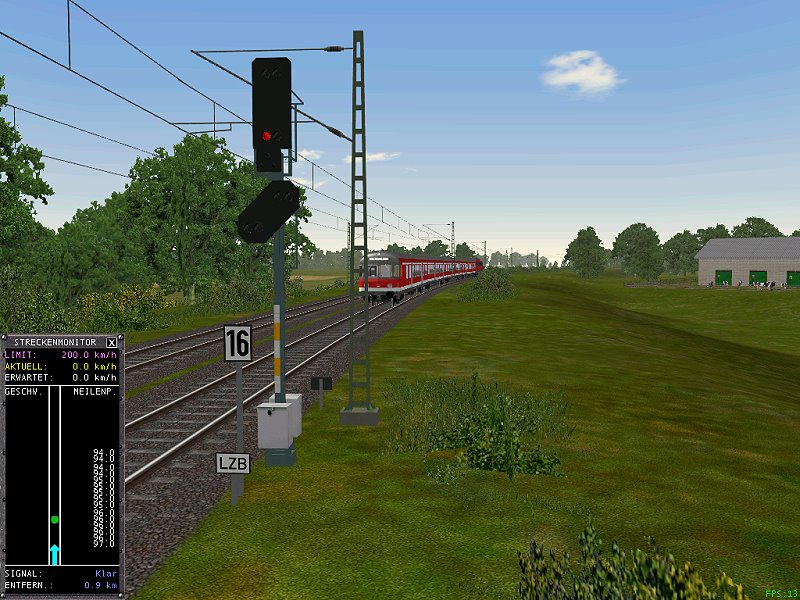Click the Streckenmonitor title bar
The image size is (800, 600).
[54, 342]
